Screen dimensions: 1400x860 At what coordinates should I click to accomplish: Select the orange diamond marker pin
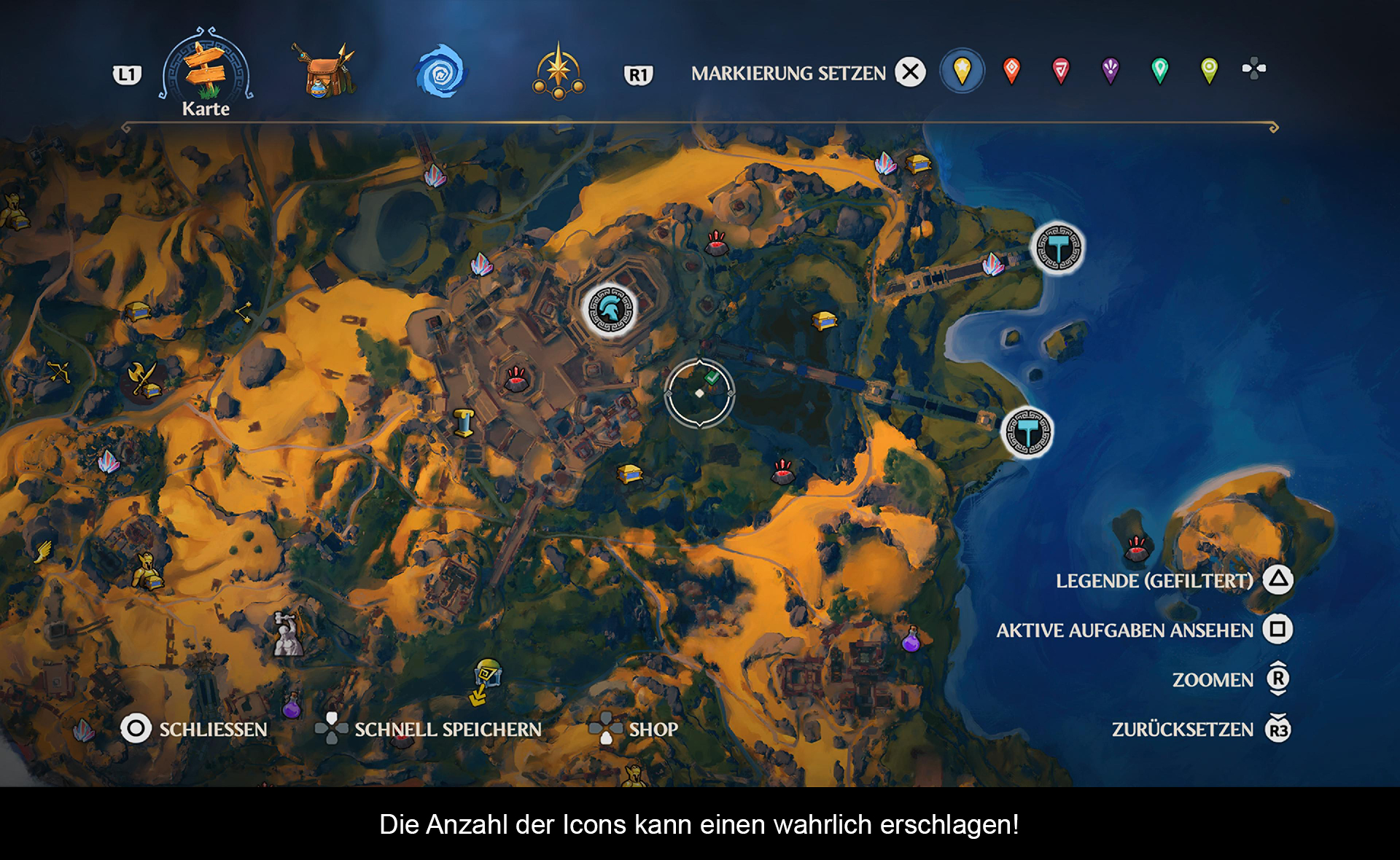(x=1011, y=71)
